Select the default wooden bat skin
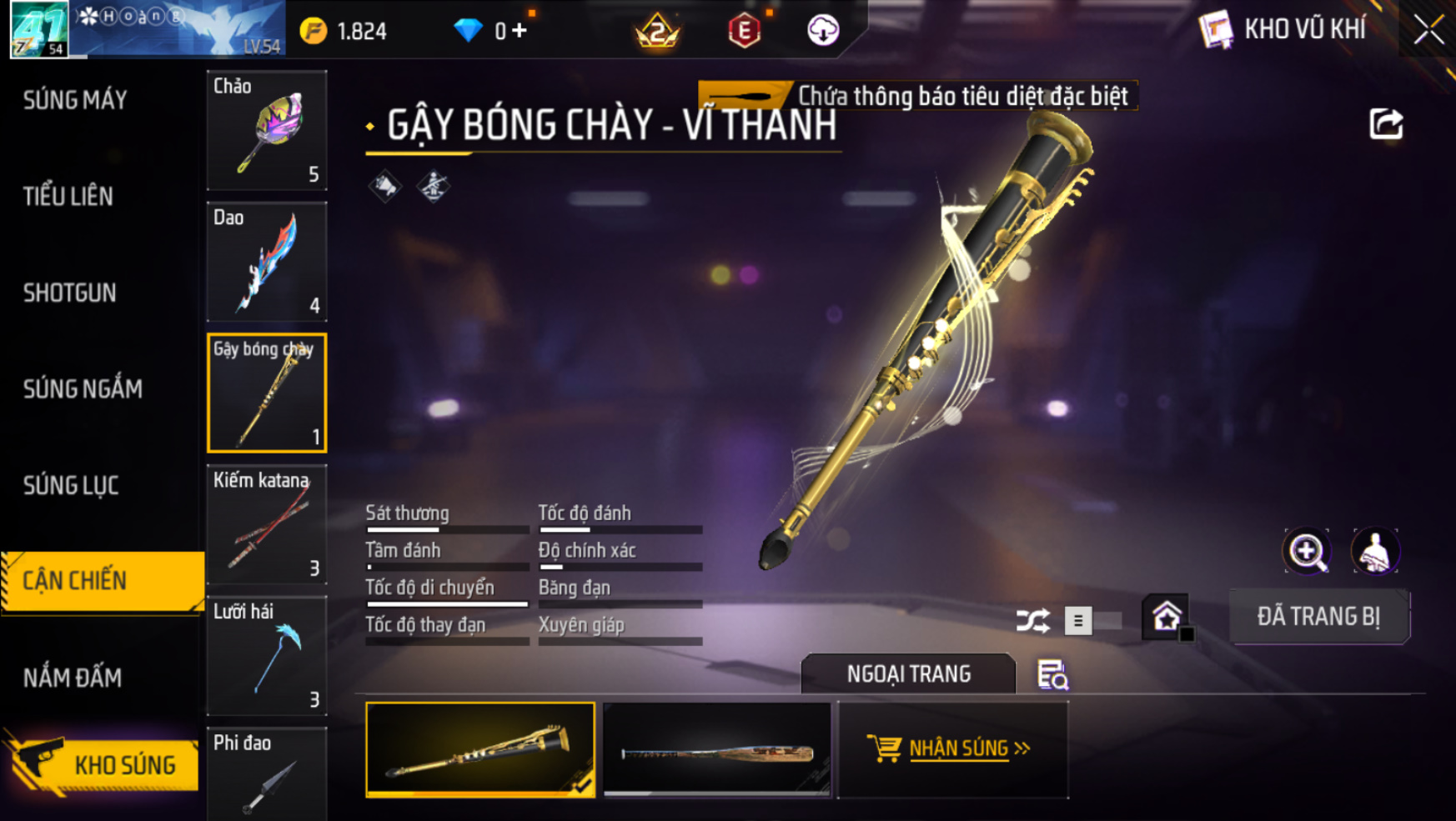Image resolution: width=1456 pixels, height=821 pixels. (x=717, y=749)
